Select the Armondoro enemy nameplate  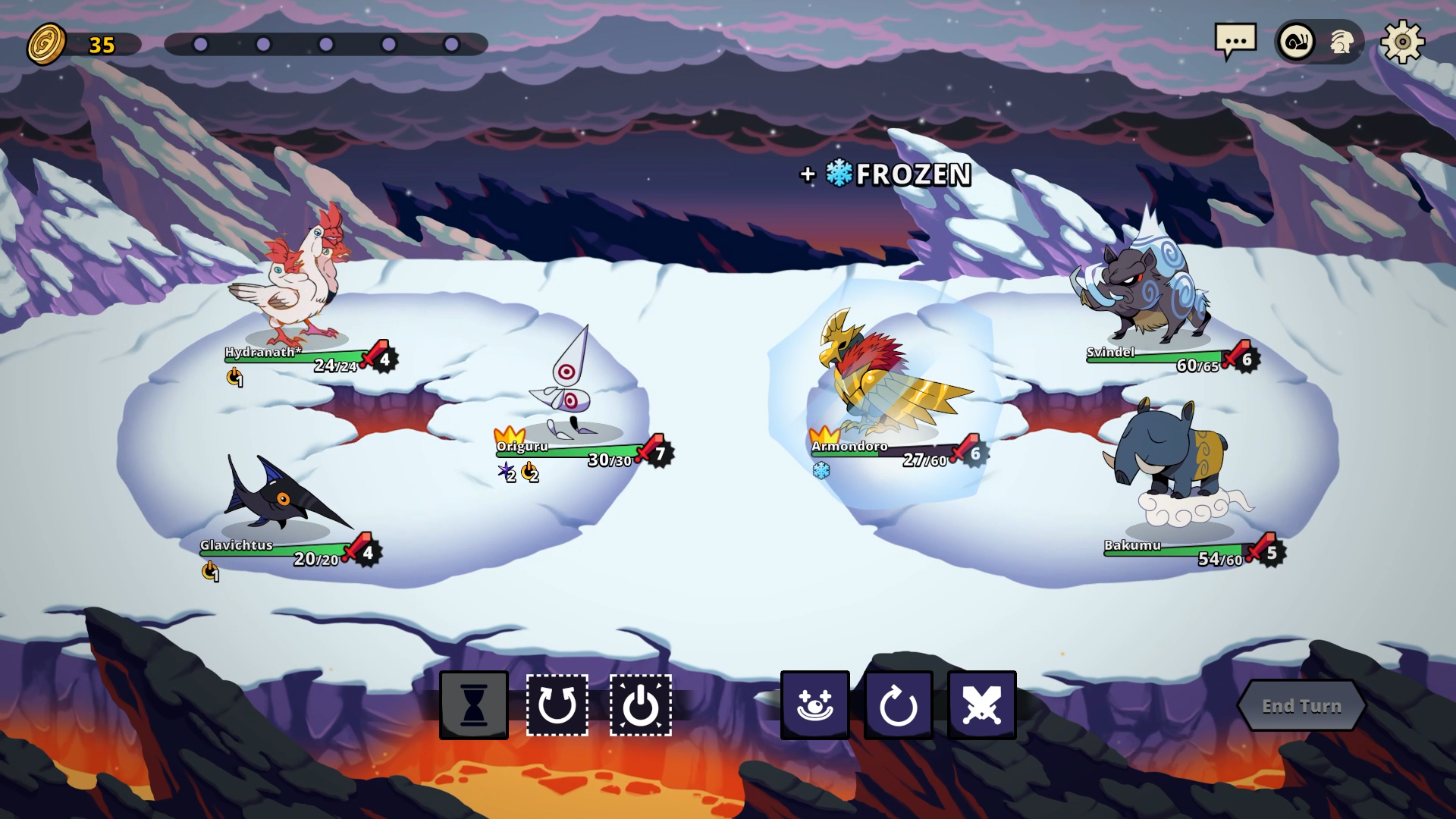849,447
